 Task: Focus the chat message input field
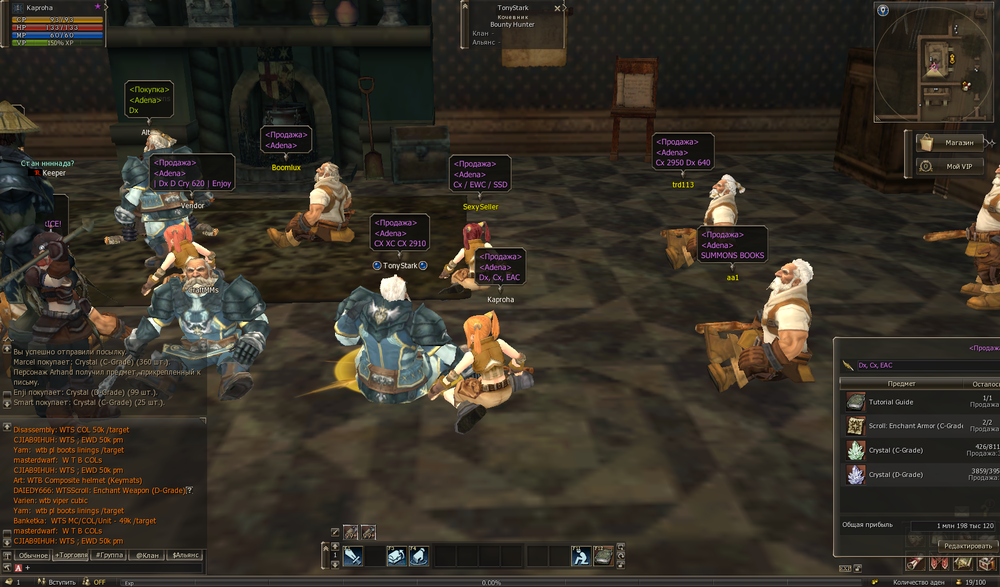tap(110, 568)
